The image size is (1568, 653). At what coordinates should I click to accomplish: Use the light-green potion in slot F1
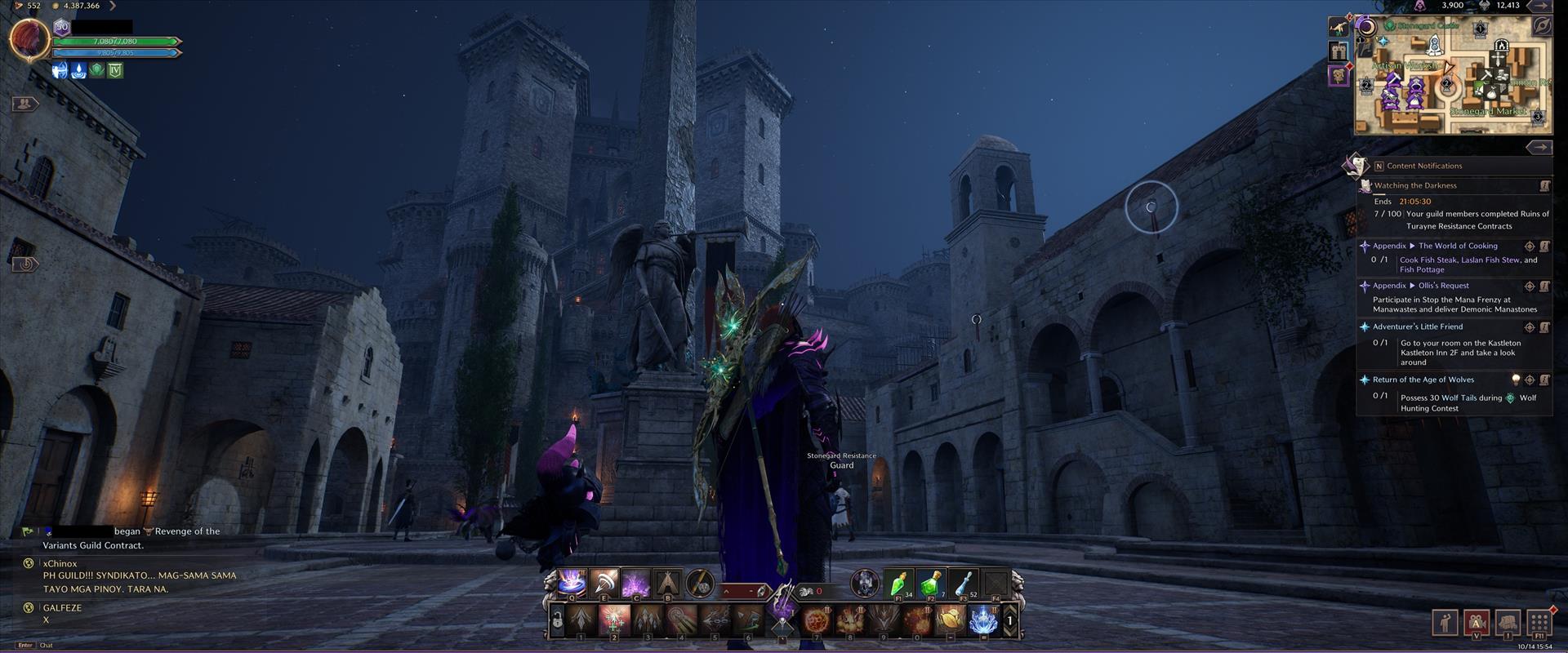coord(899,584)
